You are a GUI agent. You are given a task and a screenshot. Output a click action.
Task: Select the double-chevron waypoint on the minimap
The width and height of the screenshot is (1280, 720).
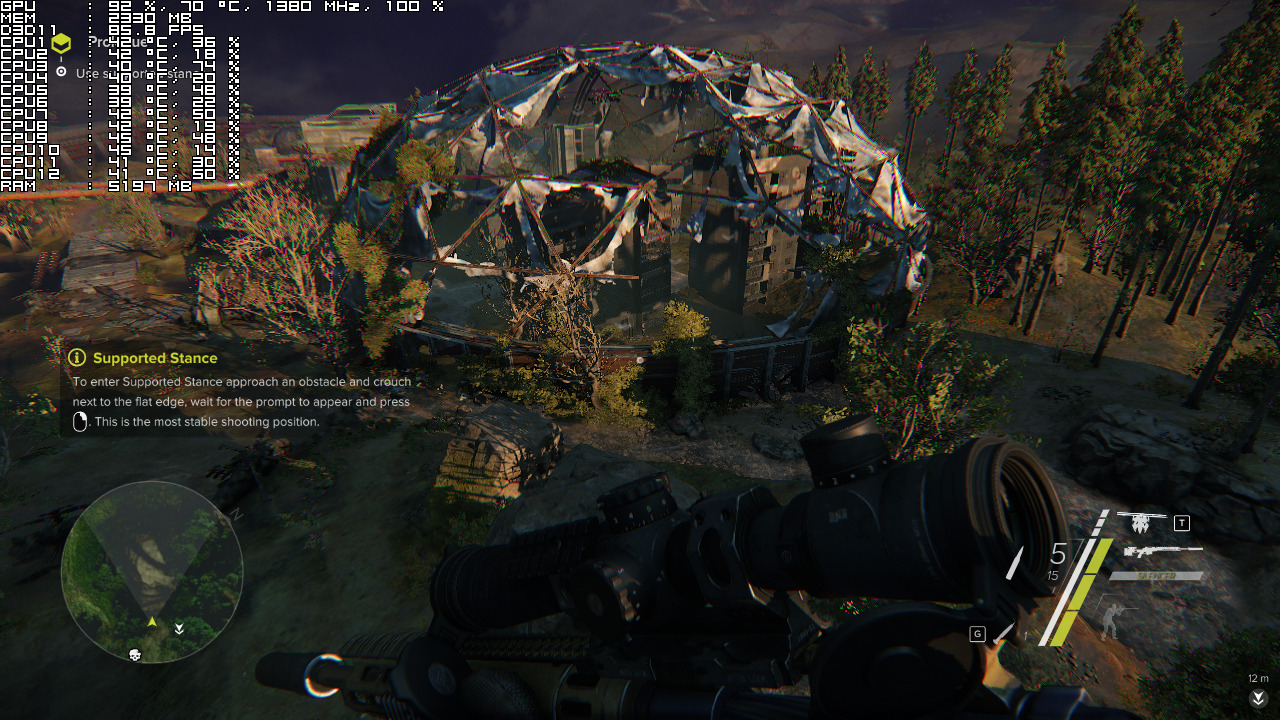pyautogui.click(x=179, y=629)
